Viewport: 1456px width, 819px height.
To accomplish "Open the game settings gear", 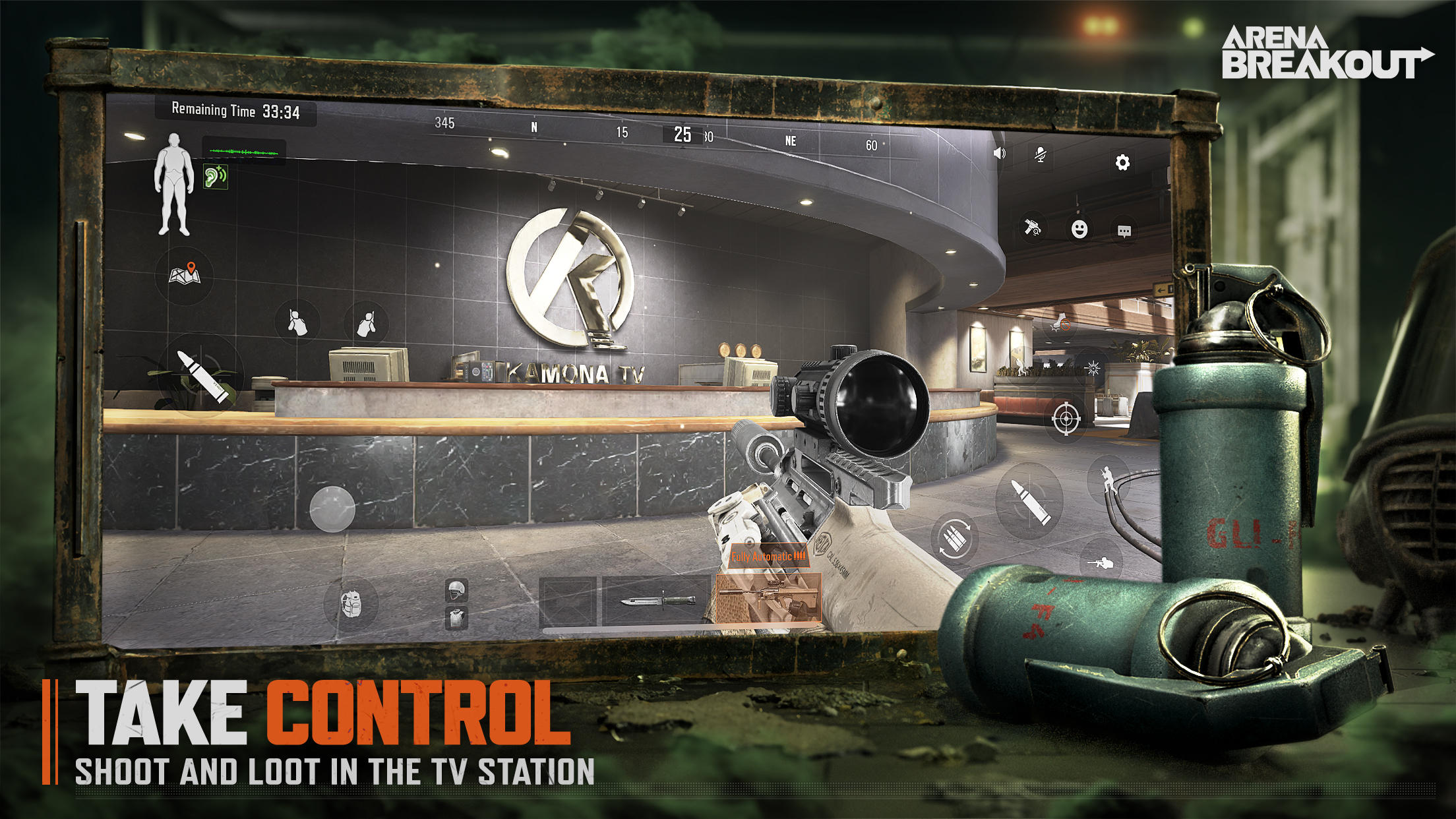I will coord(1122,162).
